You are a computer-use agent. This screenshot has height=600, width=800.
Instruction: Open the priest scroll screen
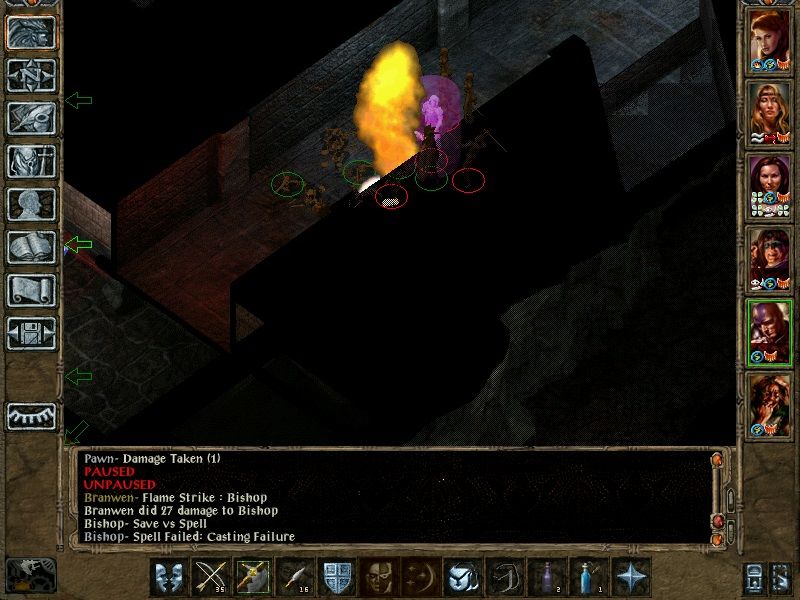(32, 290)
